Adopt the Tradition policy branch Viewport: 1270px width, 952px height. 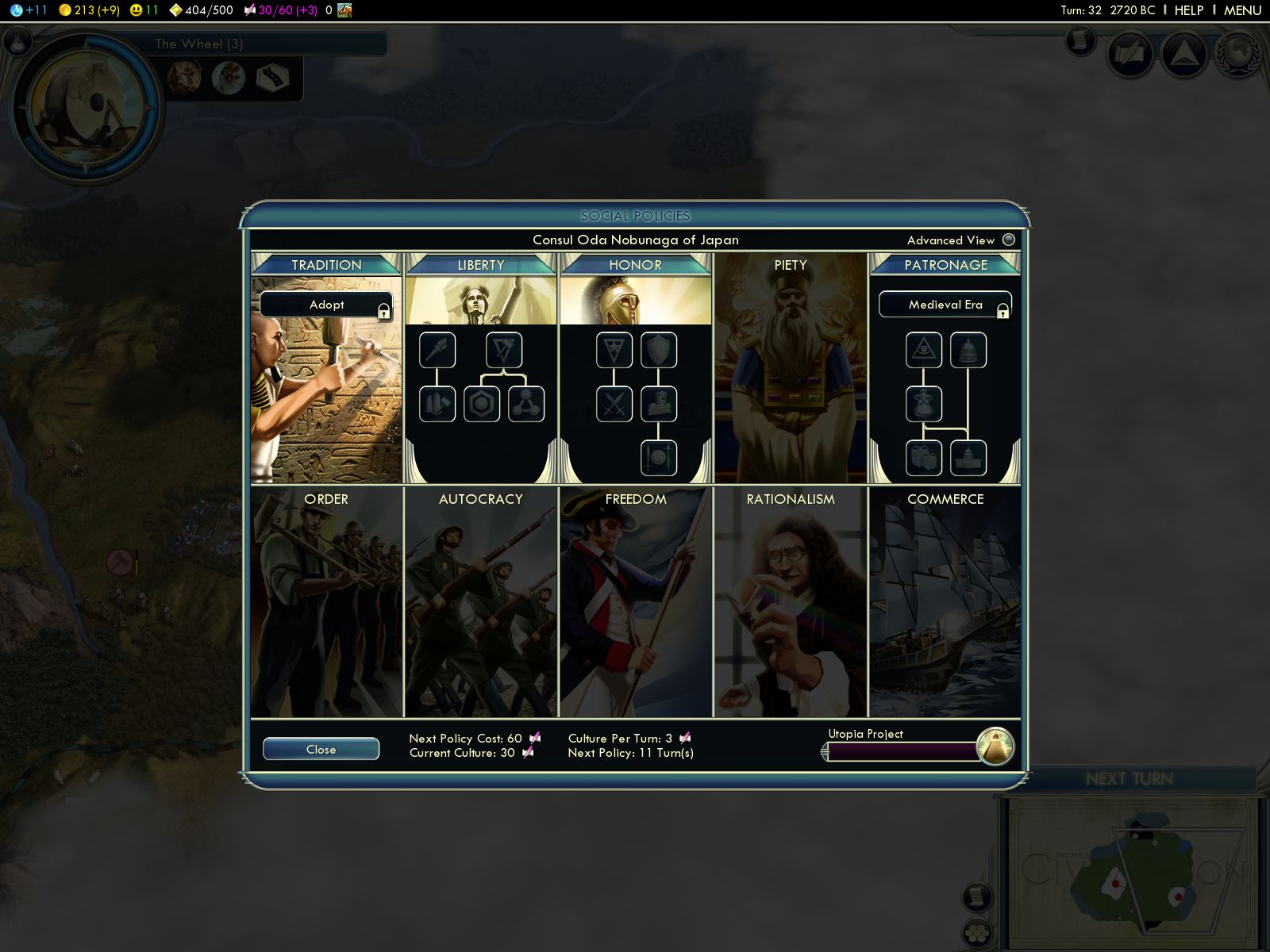point(326,305)
